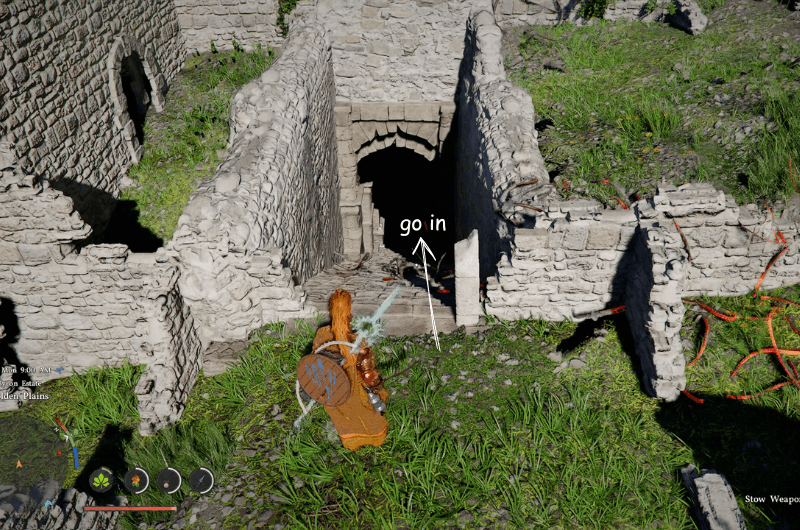Activate the blue arrow ability slot
This screenshot has height=530, width=800.
[202, 481]
